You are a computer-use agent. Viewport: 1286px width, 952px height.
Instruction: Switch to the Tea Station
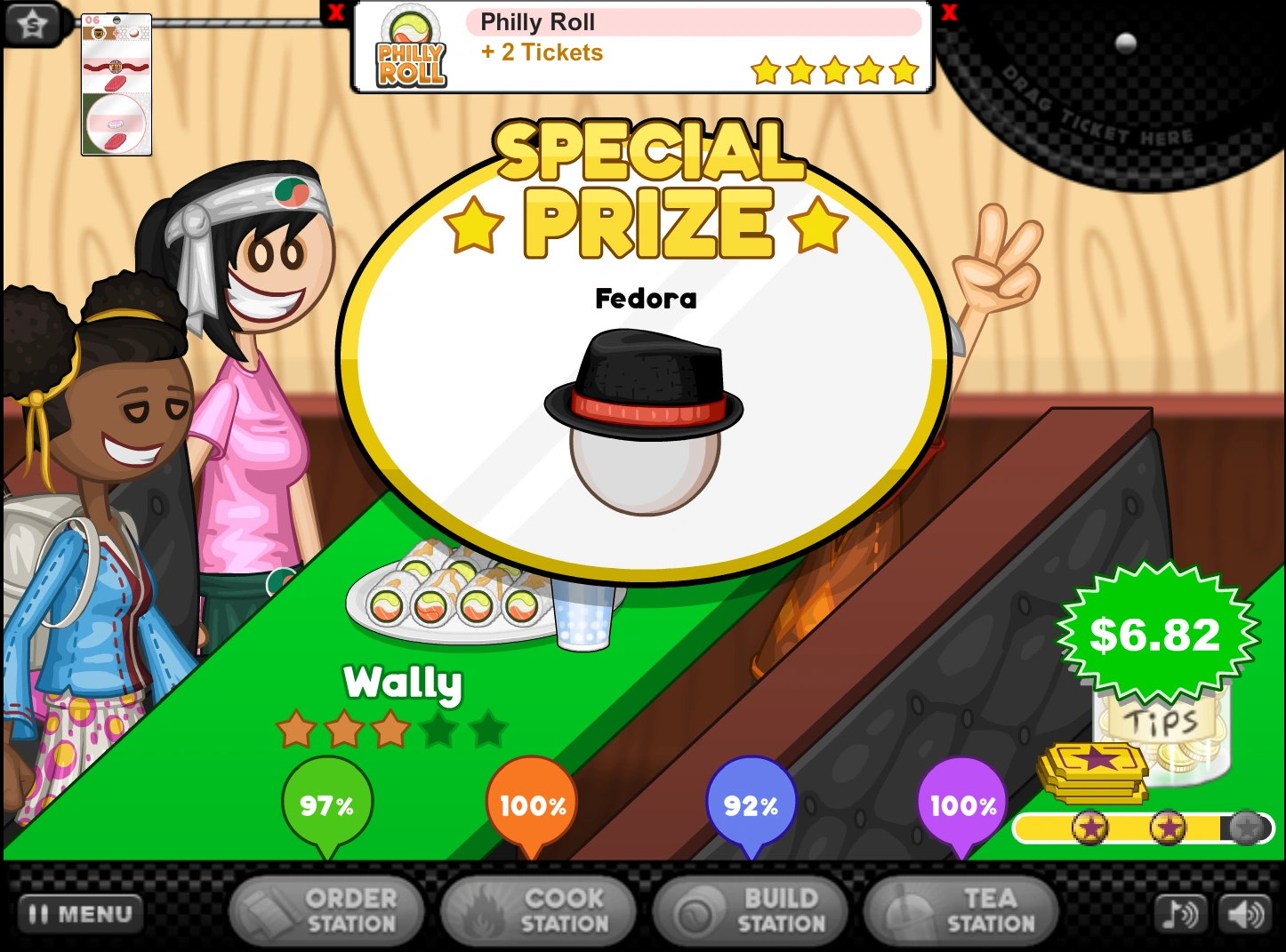tap(961, 911)
